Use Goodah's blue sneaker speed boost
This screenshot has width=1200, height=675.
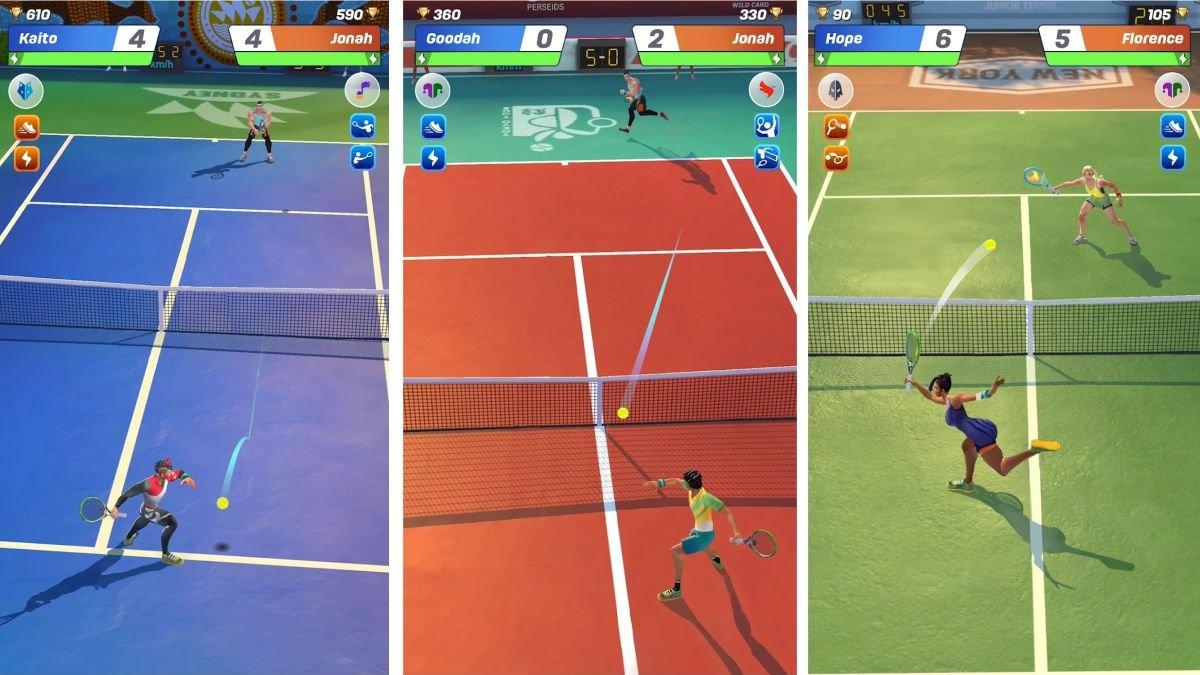click(x=433, y=127)
